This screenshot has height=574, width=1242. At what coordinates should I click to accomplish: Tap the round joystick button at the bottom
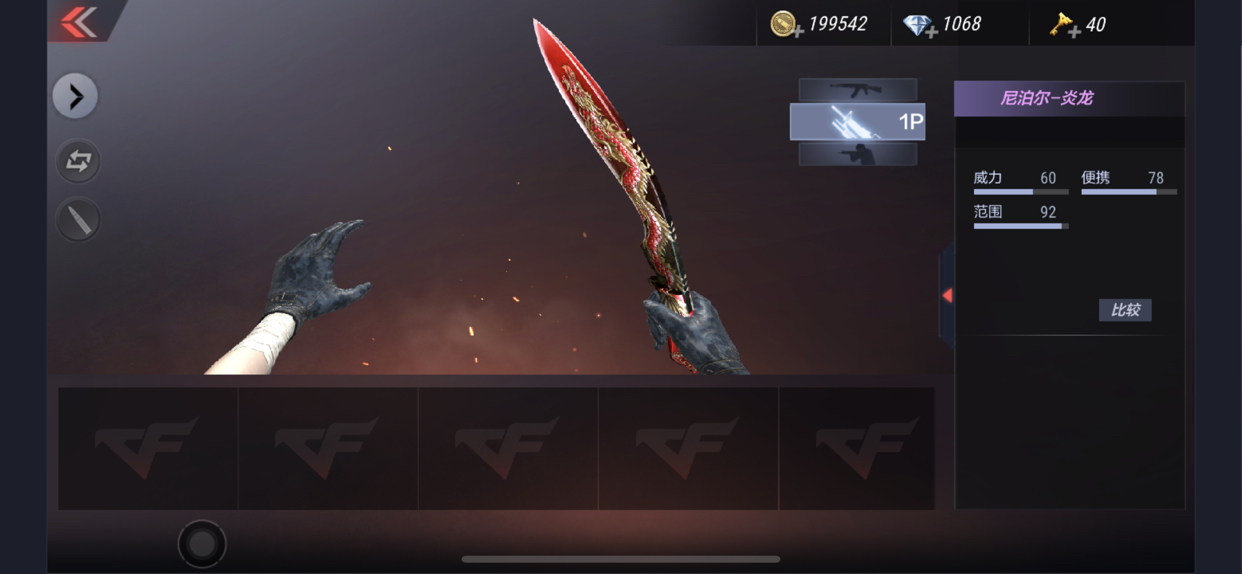pyautogui.click(x=202, y=543)
